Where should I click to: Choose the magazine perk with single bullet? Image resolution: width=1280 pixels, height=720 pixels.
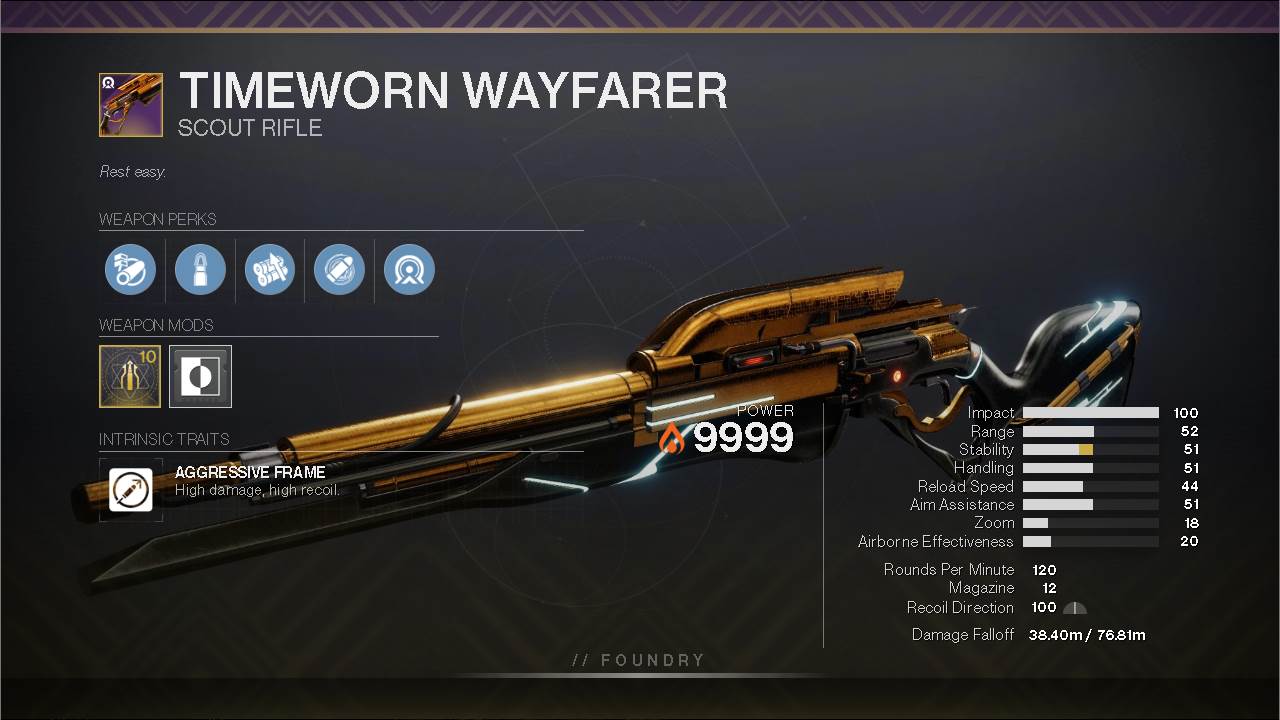200,270
